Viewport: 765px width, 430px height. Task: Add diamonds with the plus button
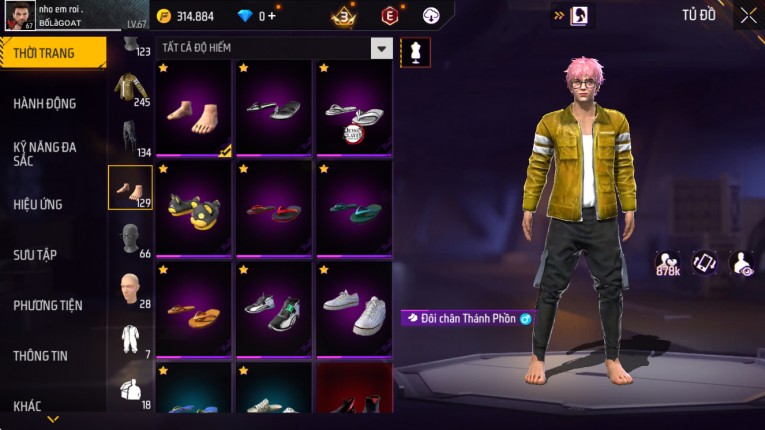[271, 16]
